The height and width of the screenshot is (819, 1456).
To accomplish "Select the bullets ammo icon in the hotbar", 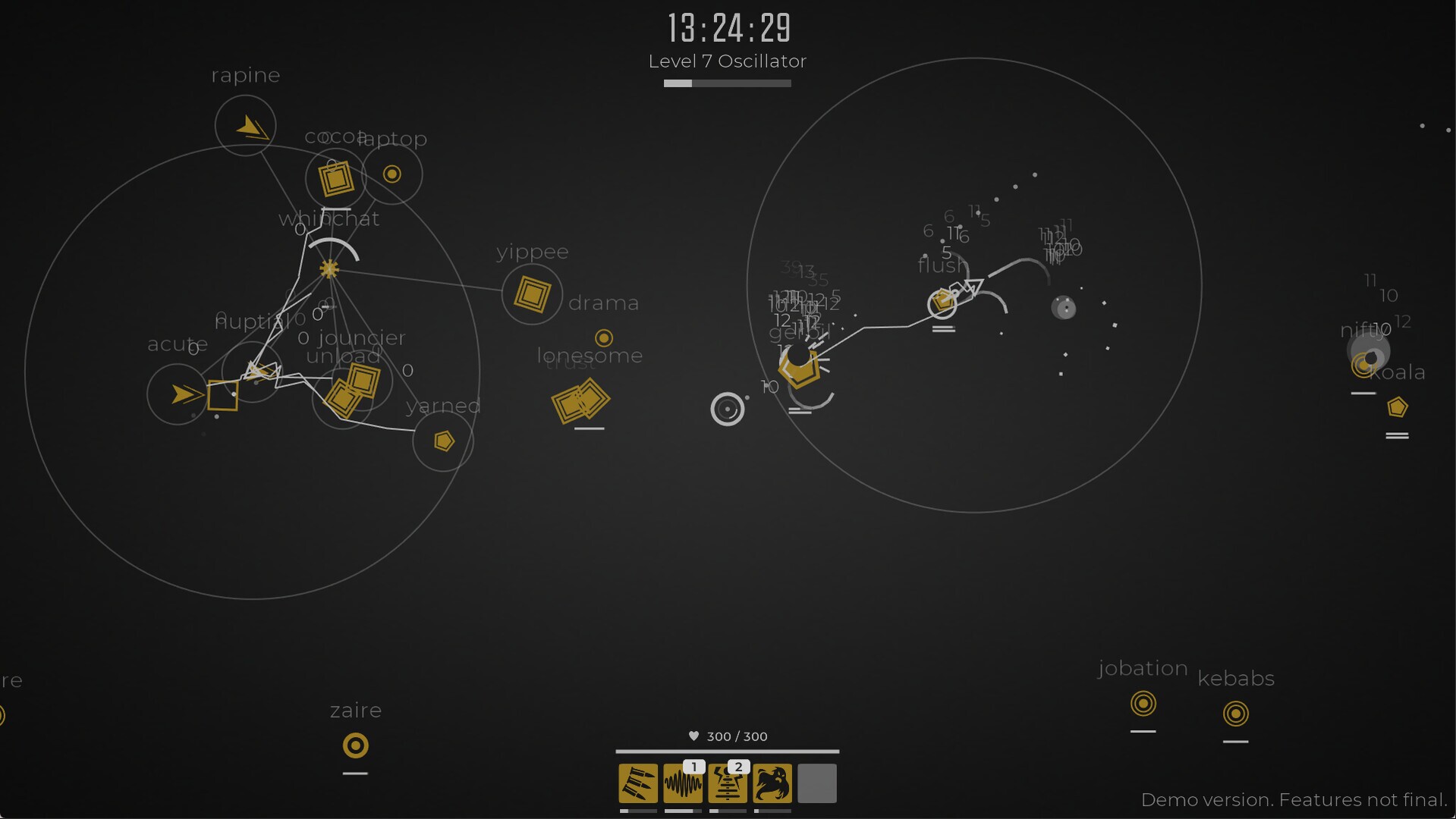I will [637, 783].
